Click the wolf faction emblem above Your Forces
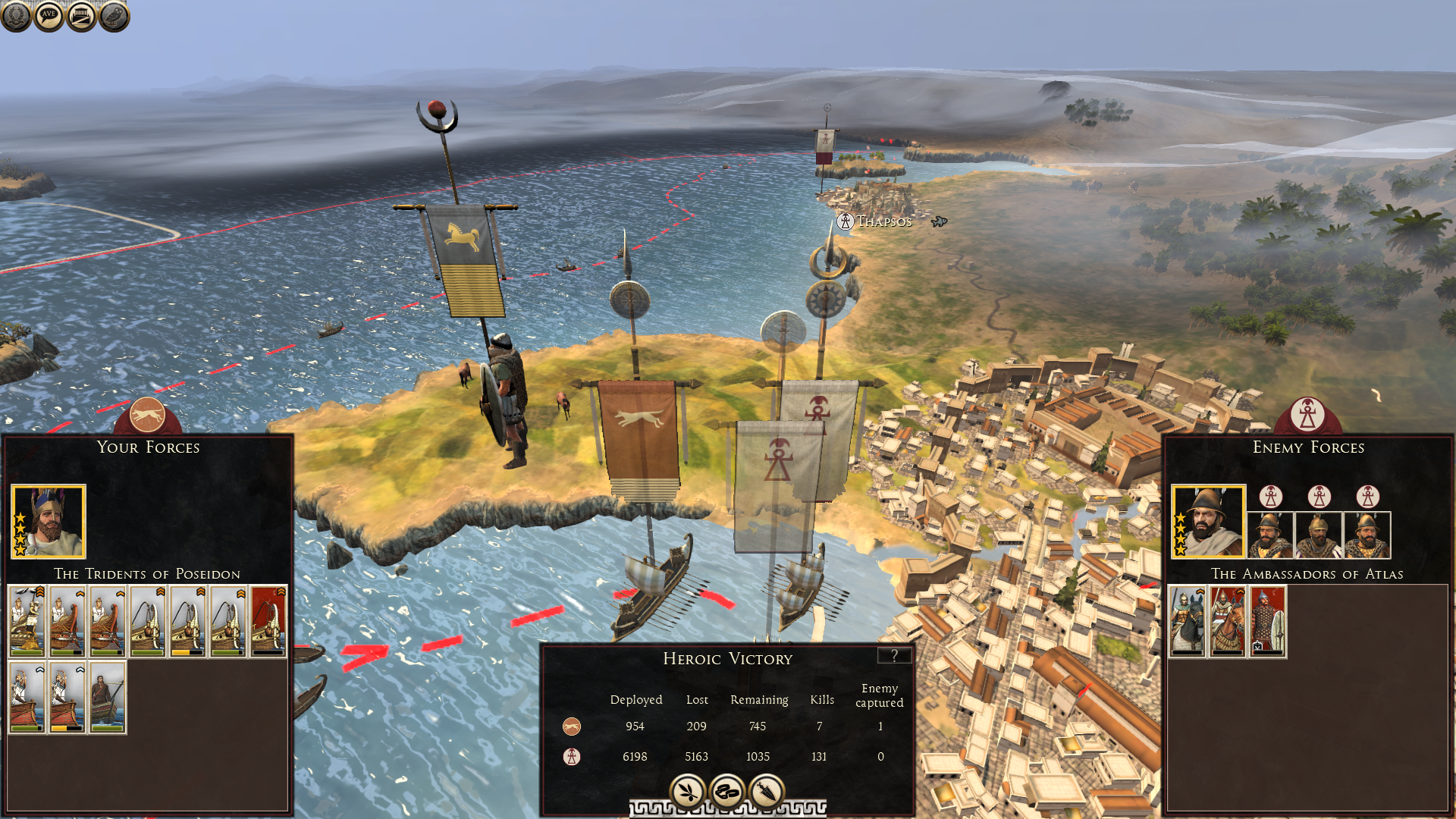 click(x=148, y=415)
